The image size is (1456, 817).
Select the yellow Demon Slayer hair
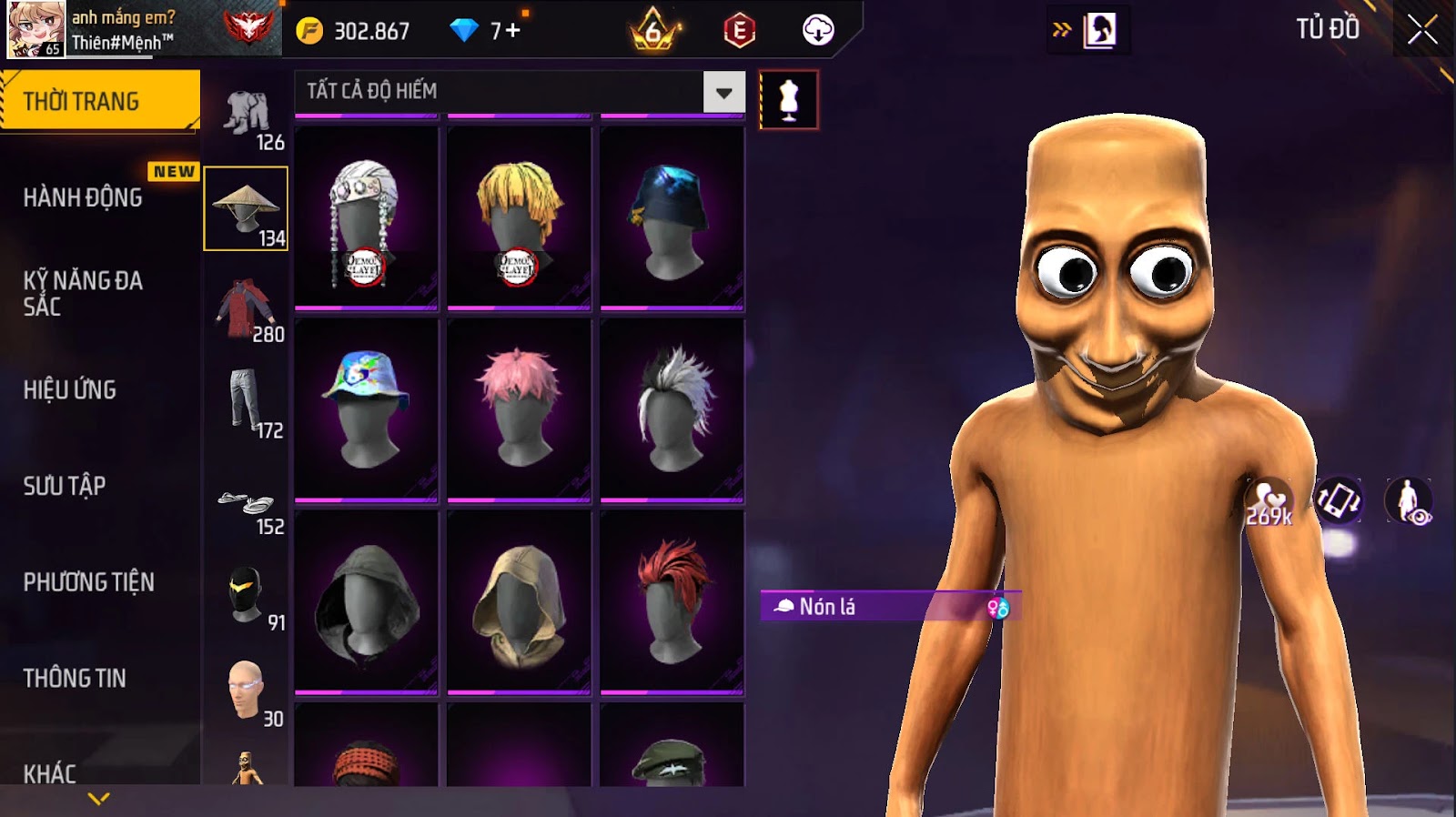coord(519,218)
